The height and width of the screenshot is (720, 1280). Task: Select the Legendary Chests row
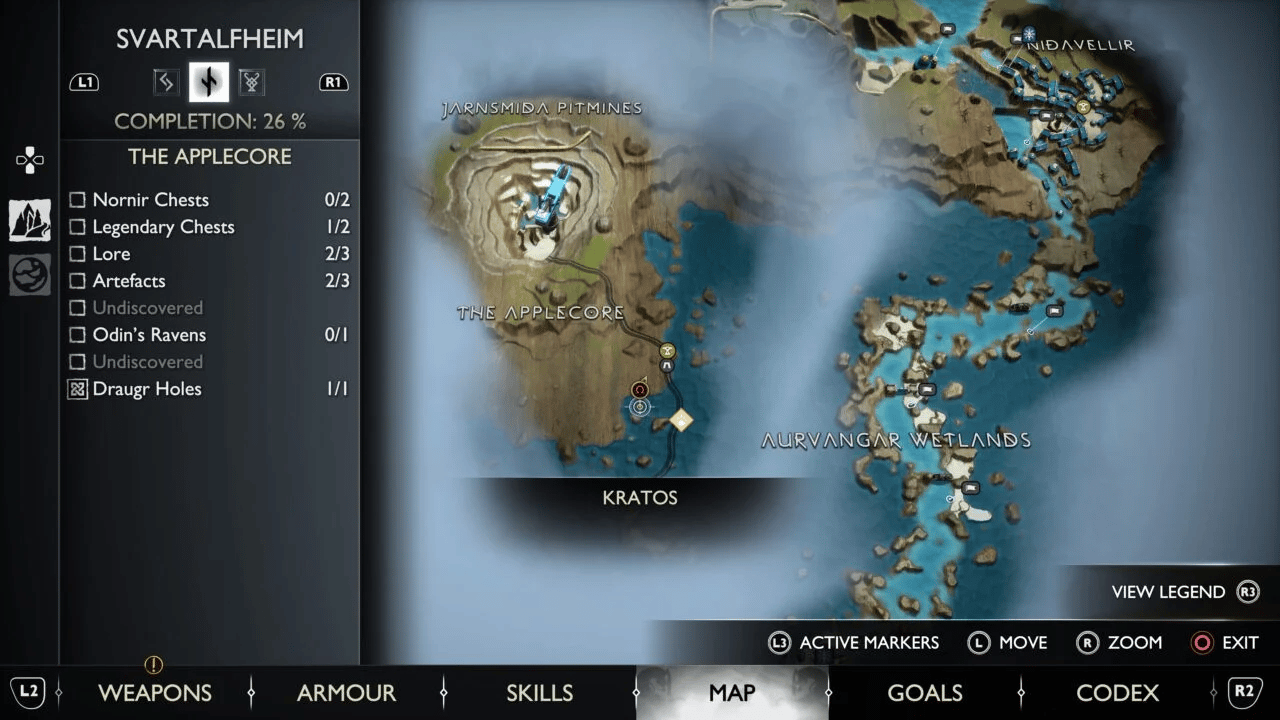pos(163,227)
